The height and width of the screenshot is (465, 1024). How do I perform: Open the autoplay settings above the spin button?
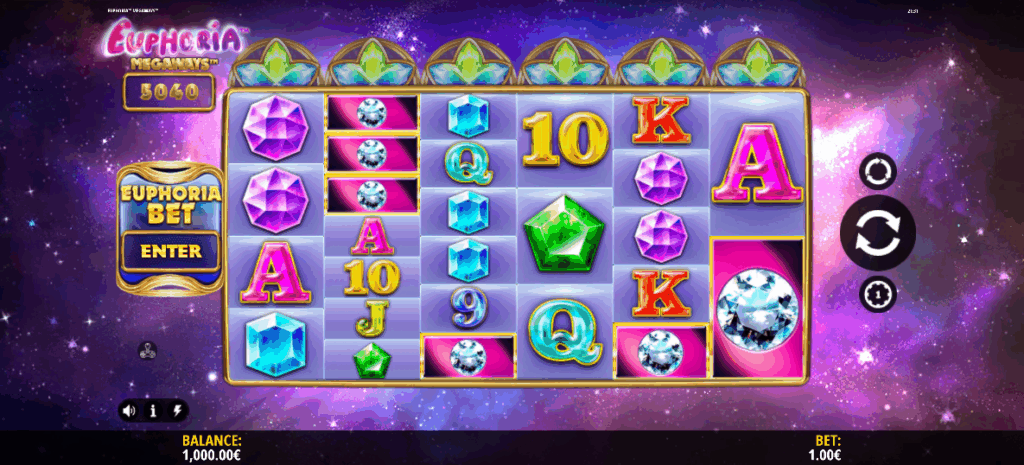(877, 172)
